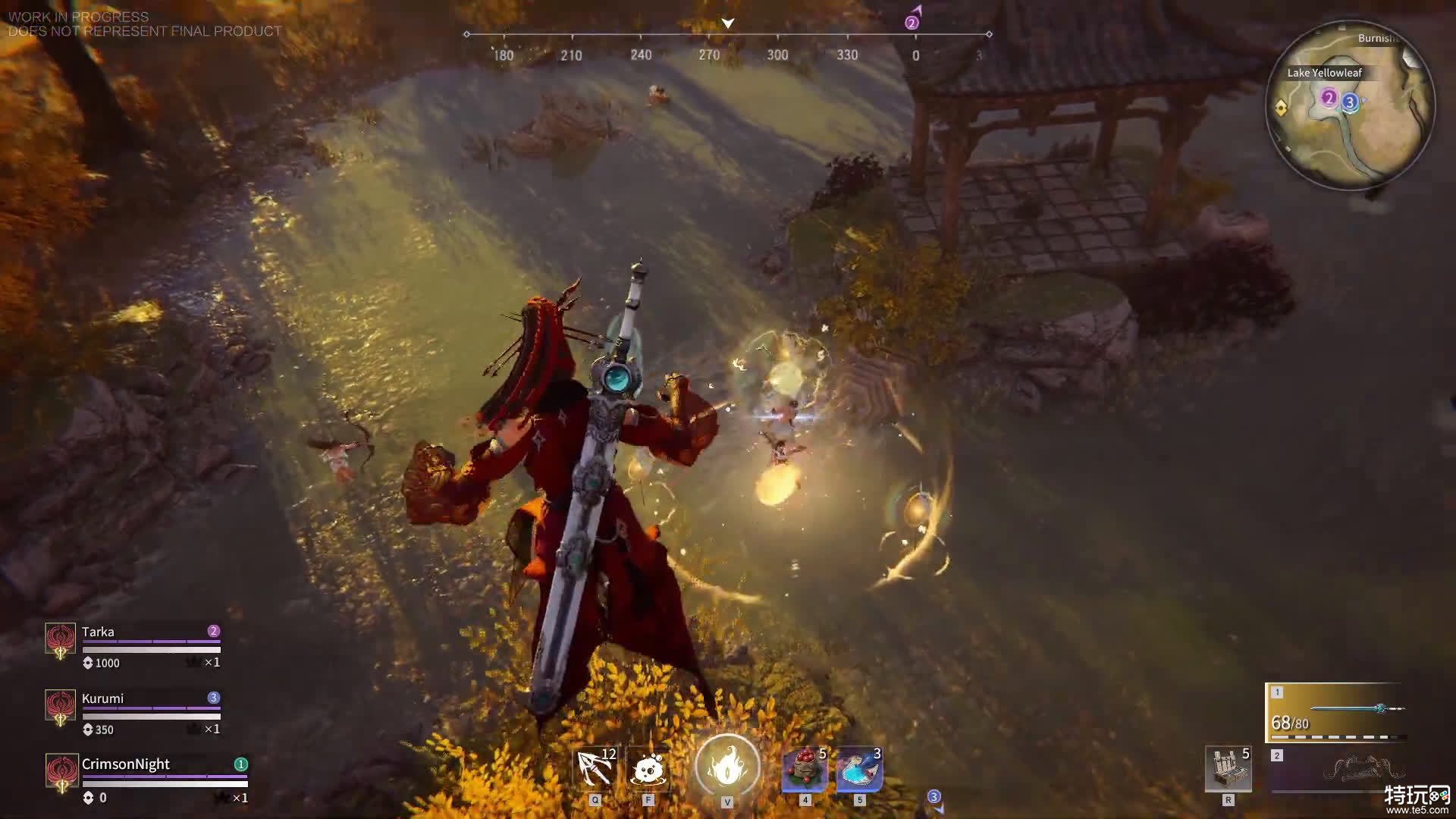This screenshot has width=1456, height=819.
Task: Activate the grappling hook skill icon
Action: (x=595, y=769)
